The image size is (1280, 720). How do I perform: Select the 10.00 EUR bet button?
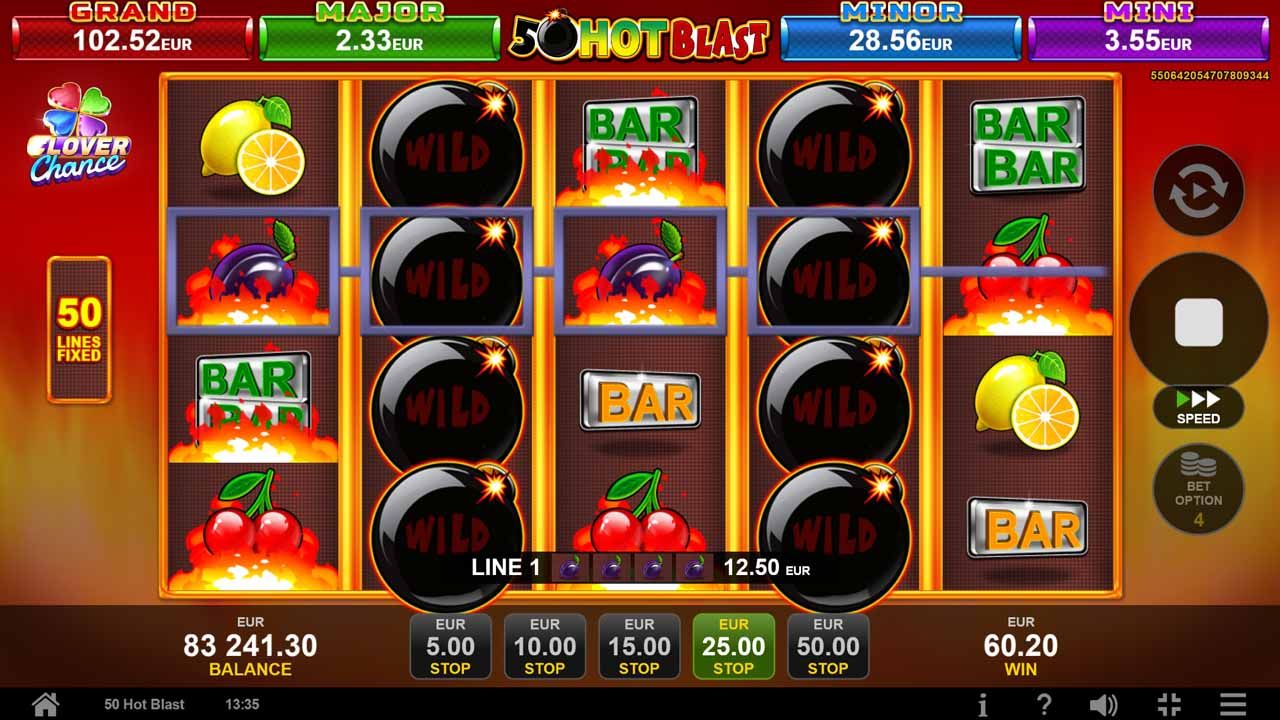pyautogui.click(x=545, y=647)
